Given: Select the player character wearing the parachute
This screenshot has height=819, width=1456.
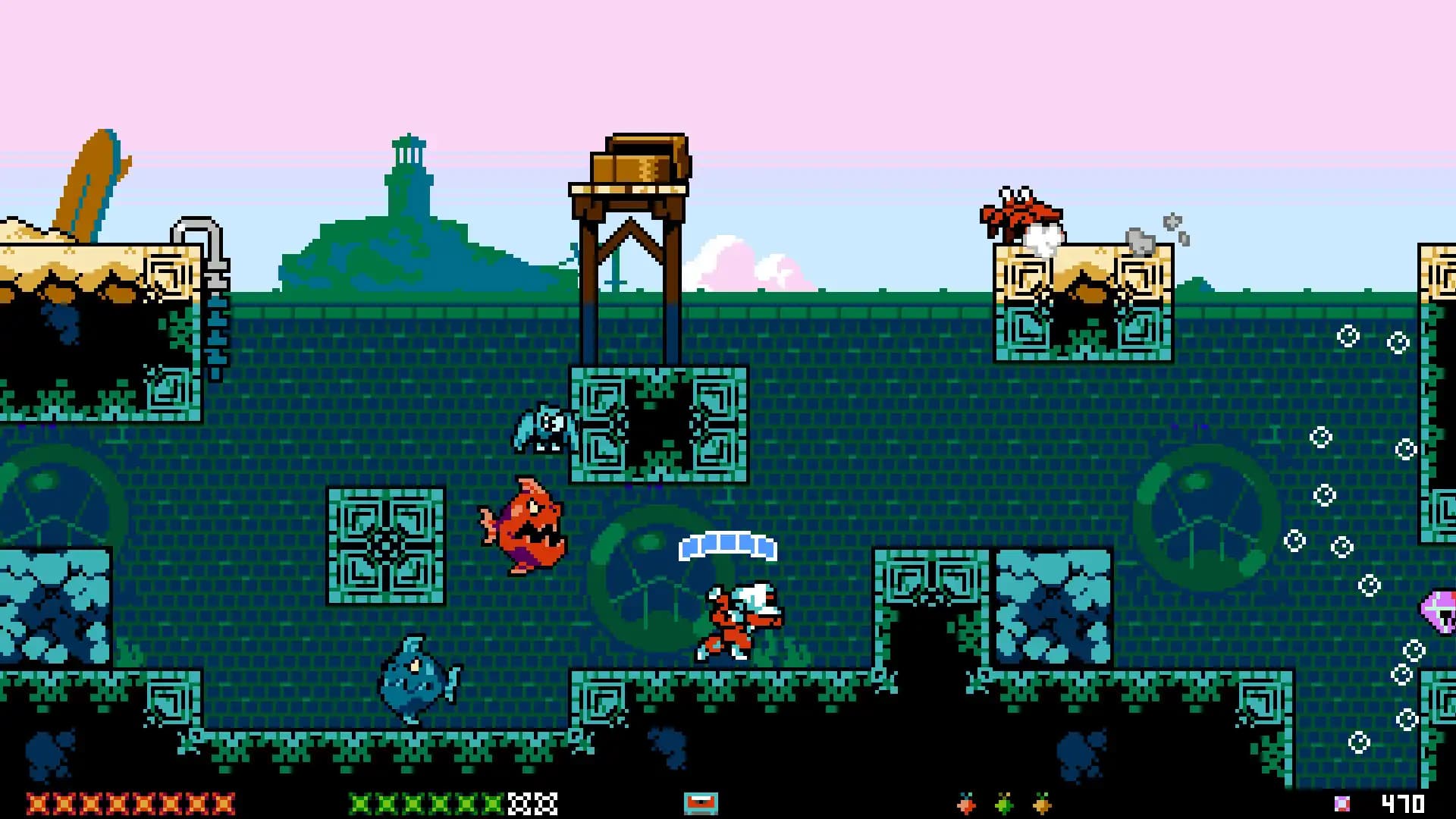Looking at the screenshot, I should (734, 614).
